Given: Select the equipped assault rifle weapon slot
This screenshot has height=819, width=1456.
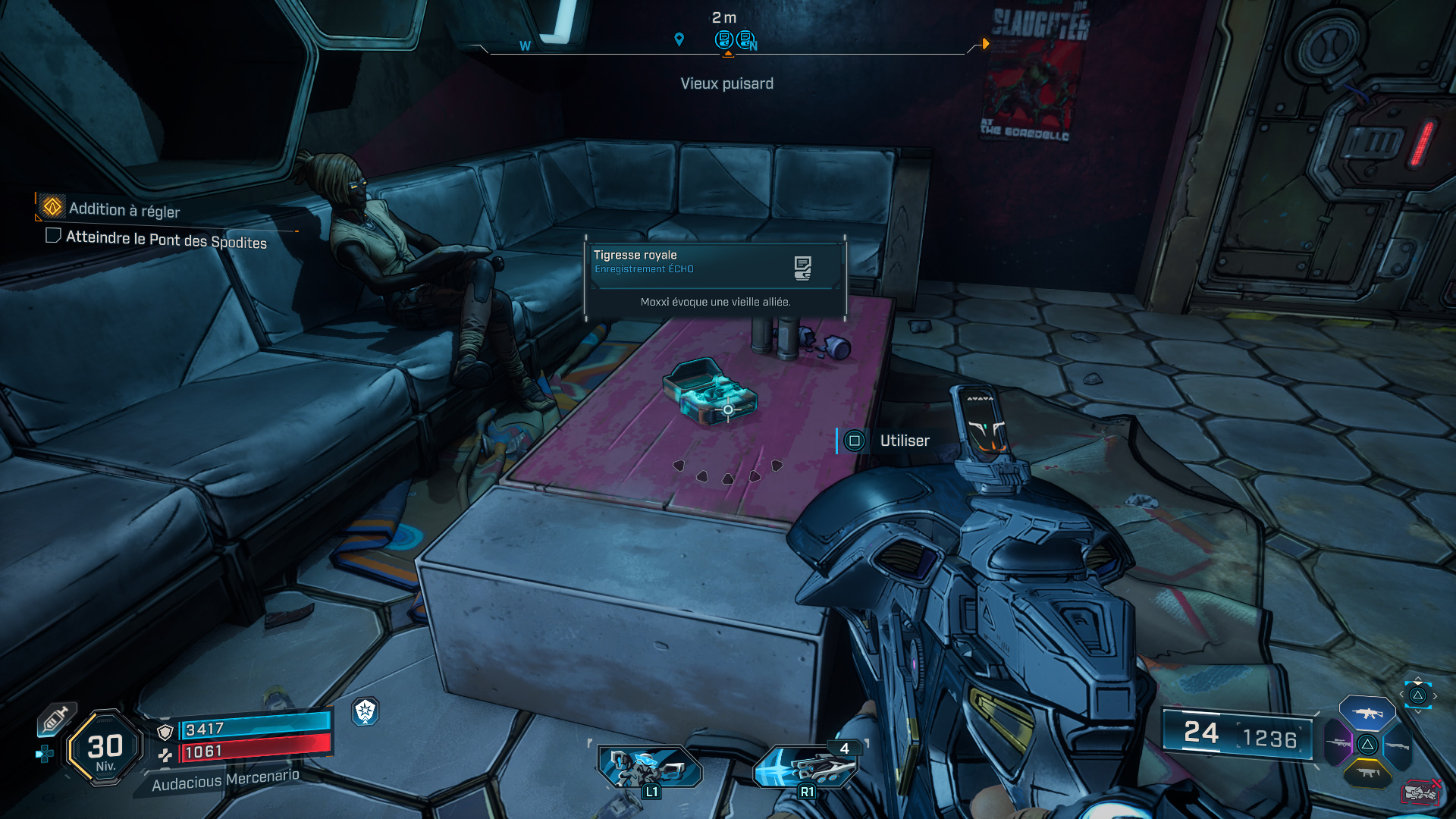Looking at the screenshot, I should 1367,713.
